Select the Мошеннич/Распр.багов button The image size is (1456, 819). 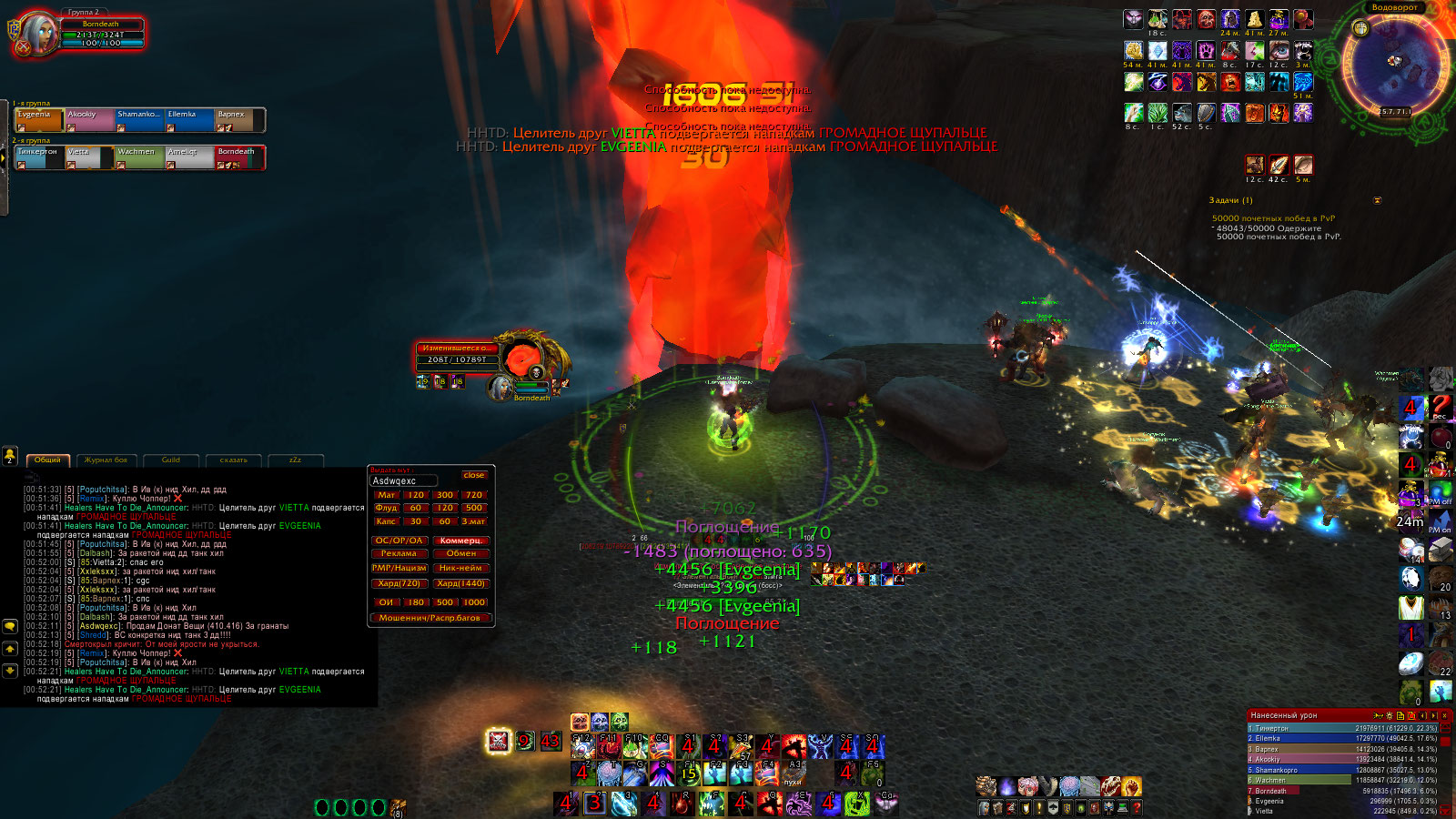430,618
